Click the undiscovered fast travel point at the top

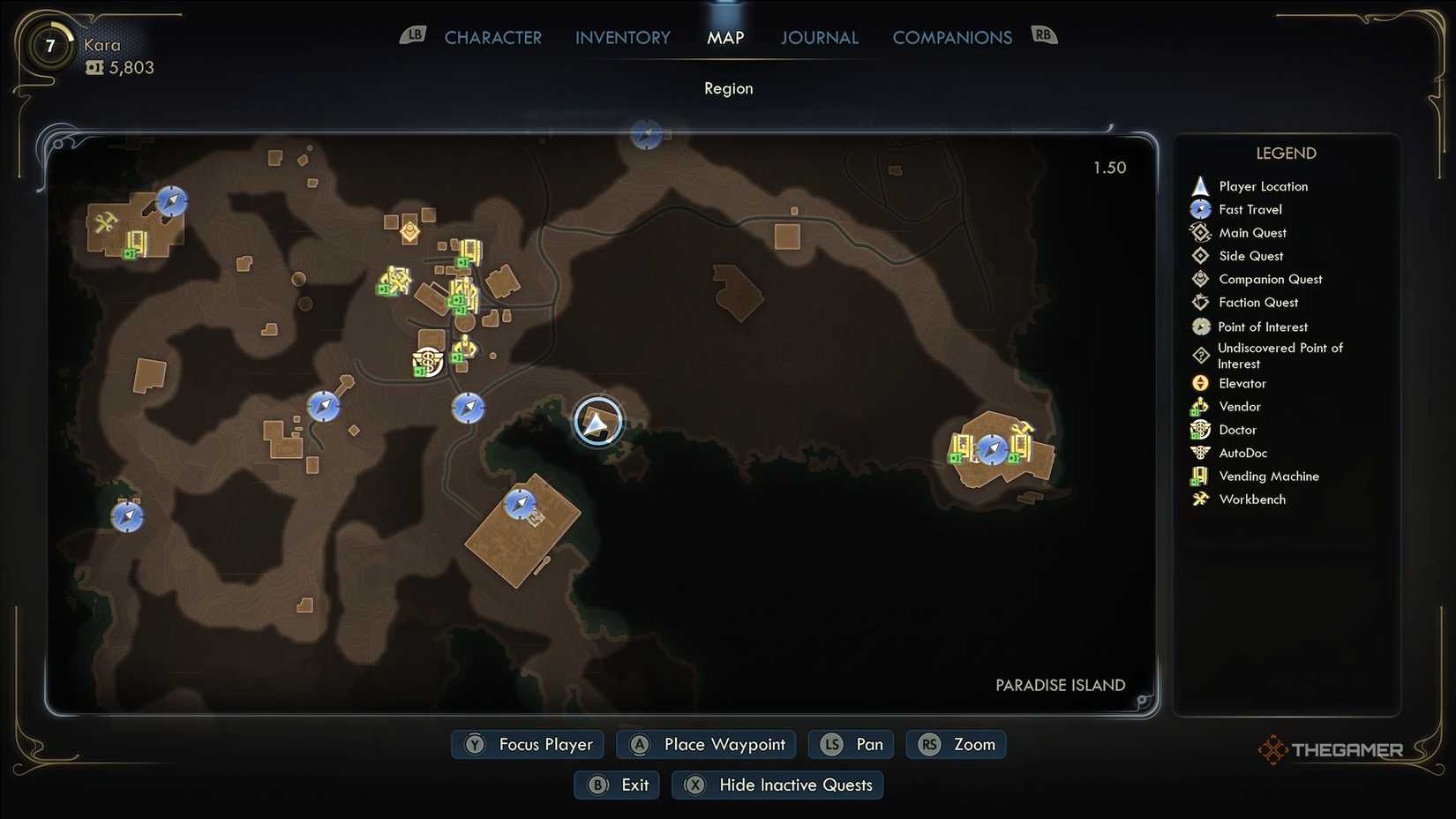pyautogui.click(x=647, y=134)
